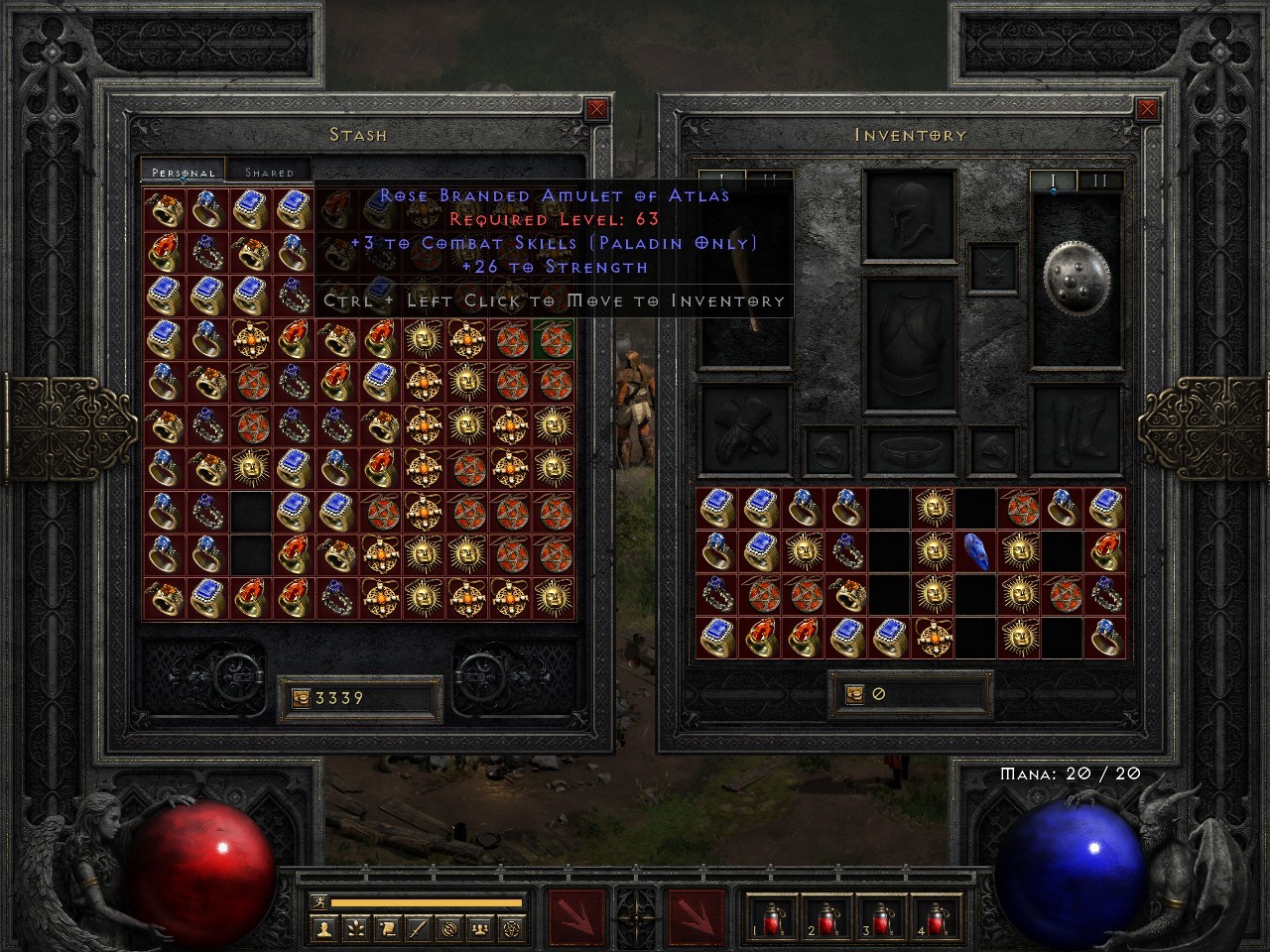Screen dimensions: 1270x952
Task: Select the golden crown item in the inventory
Action: (x=932, y=637)
